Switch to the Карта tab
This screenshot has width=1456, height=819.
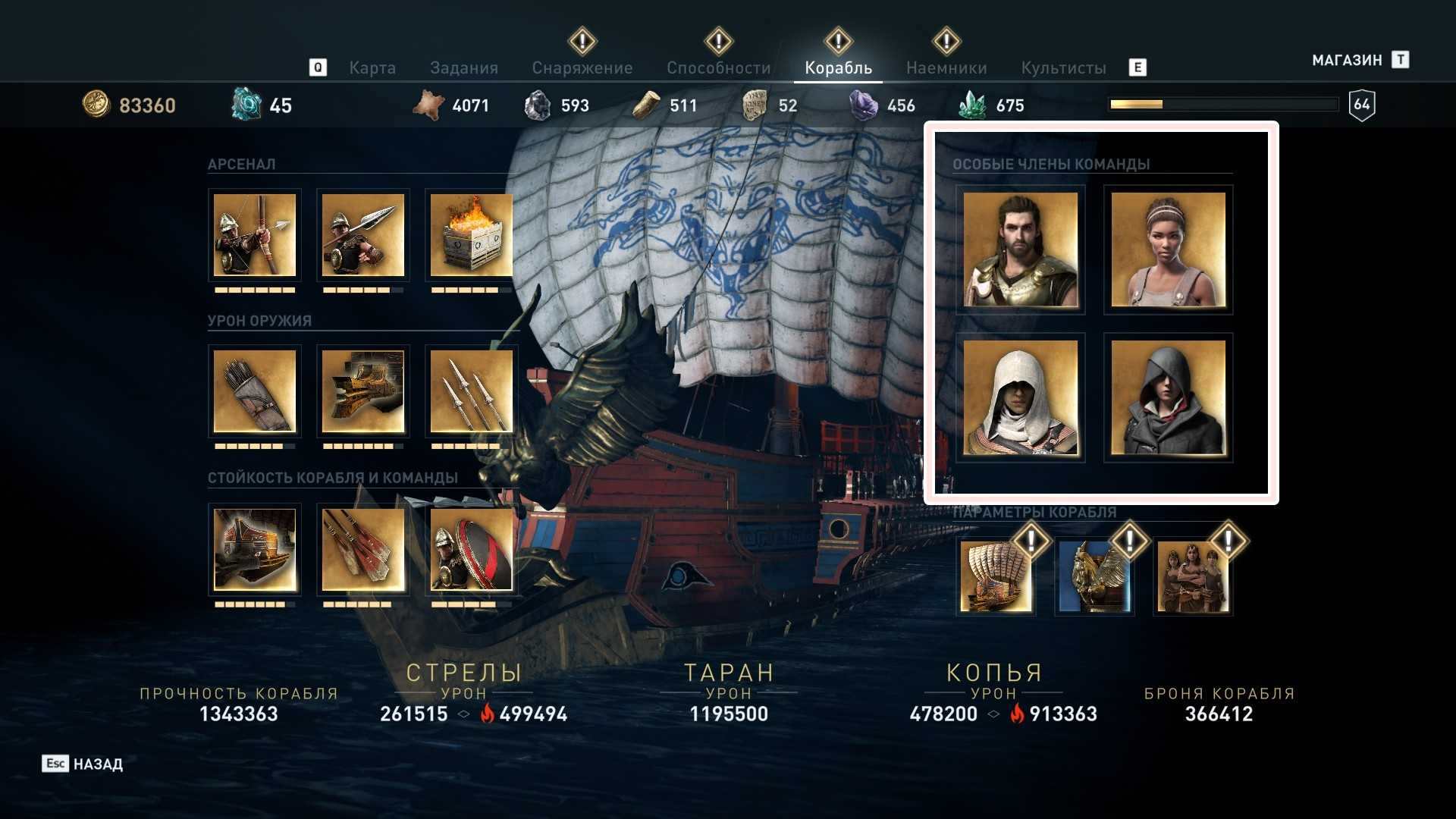372,68
